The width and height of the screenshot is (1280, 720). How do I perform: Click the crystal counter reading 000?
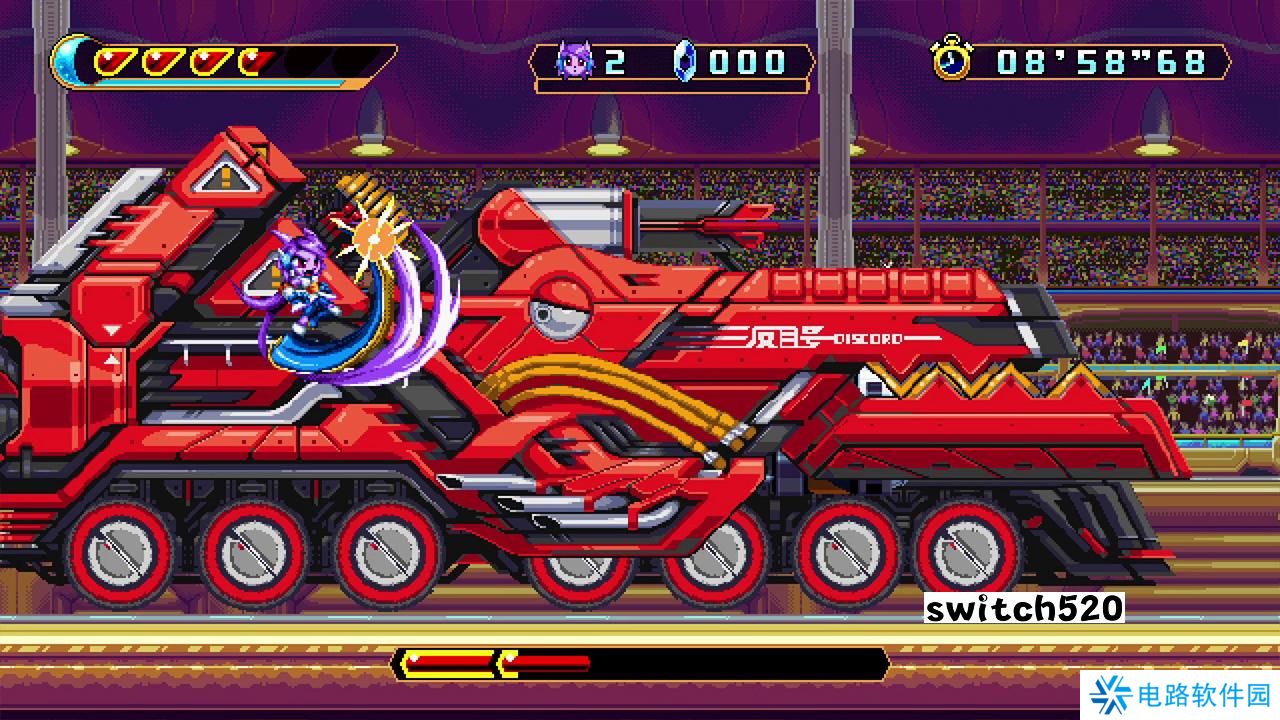point(746,62)
